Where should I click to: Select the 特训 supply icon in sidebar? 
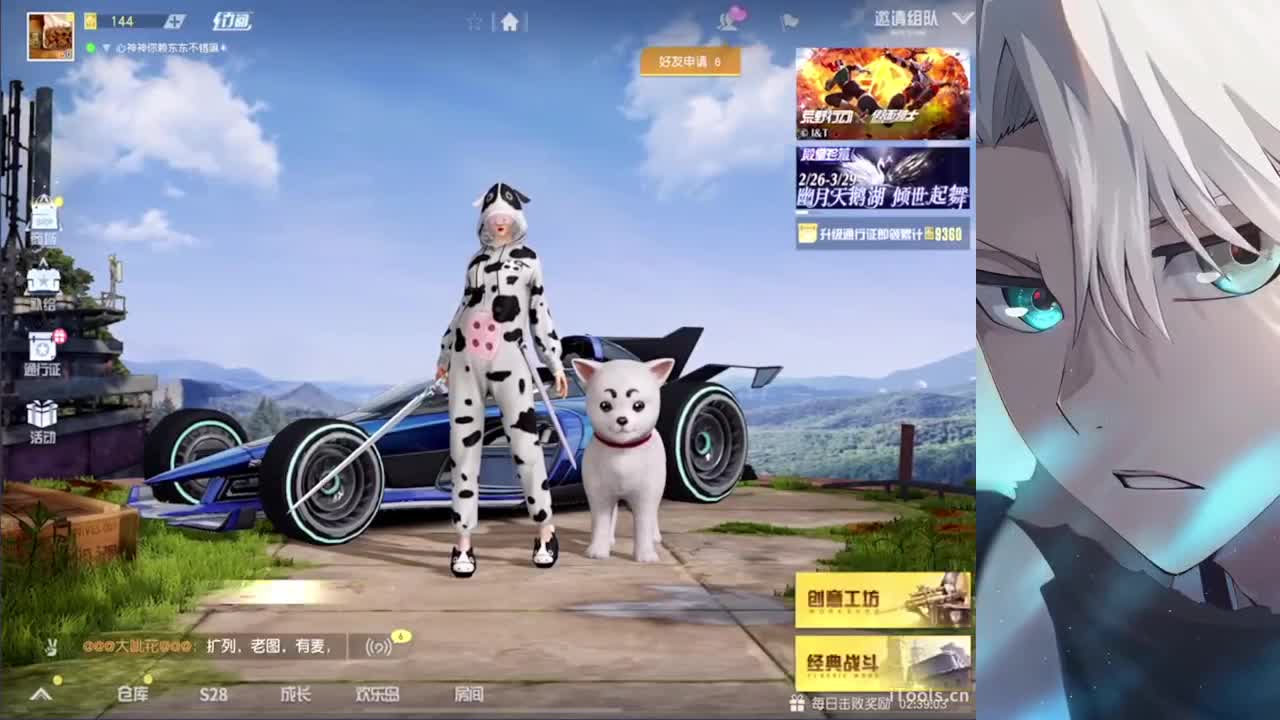pyautogui.click(x=44, y=282)
